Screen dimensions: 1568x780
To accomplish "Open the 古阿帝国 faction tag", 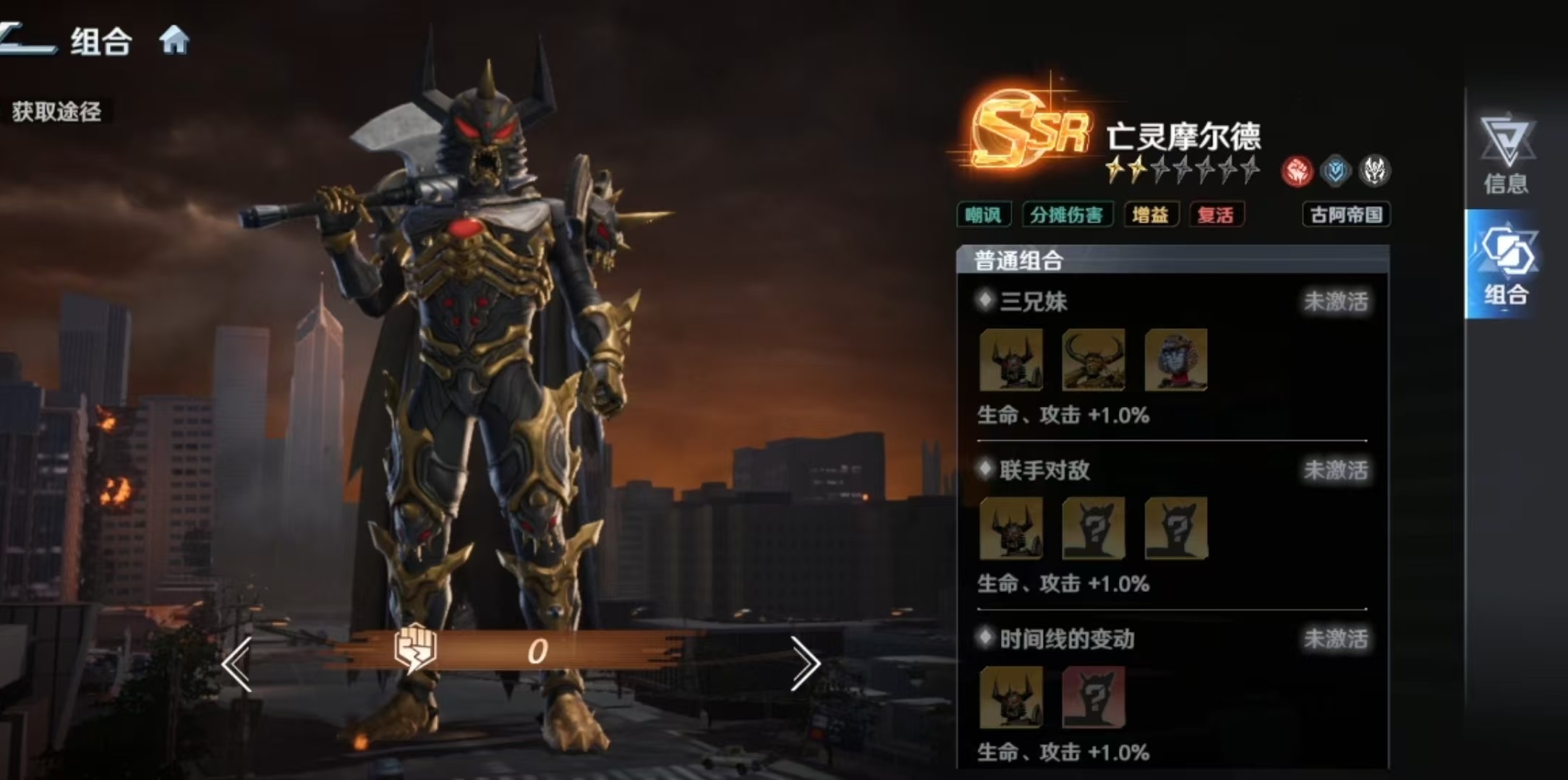I will (x=1346, y=215).
